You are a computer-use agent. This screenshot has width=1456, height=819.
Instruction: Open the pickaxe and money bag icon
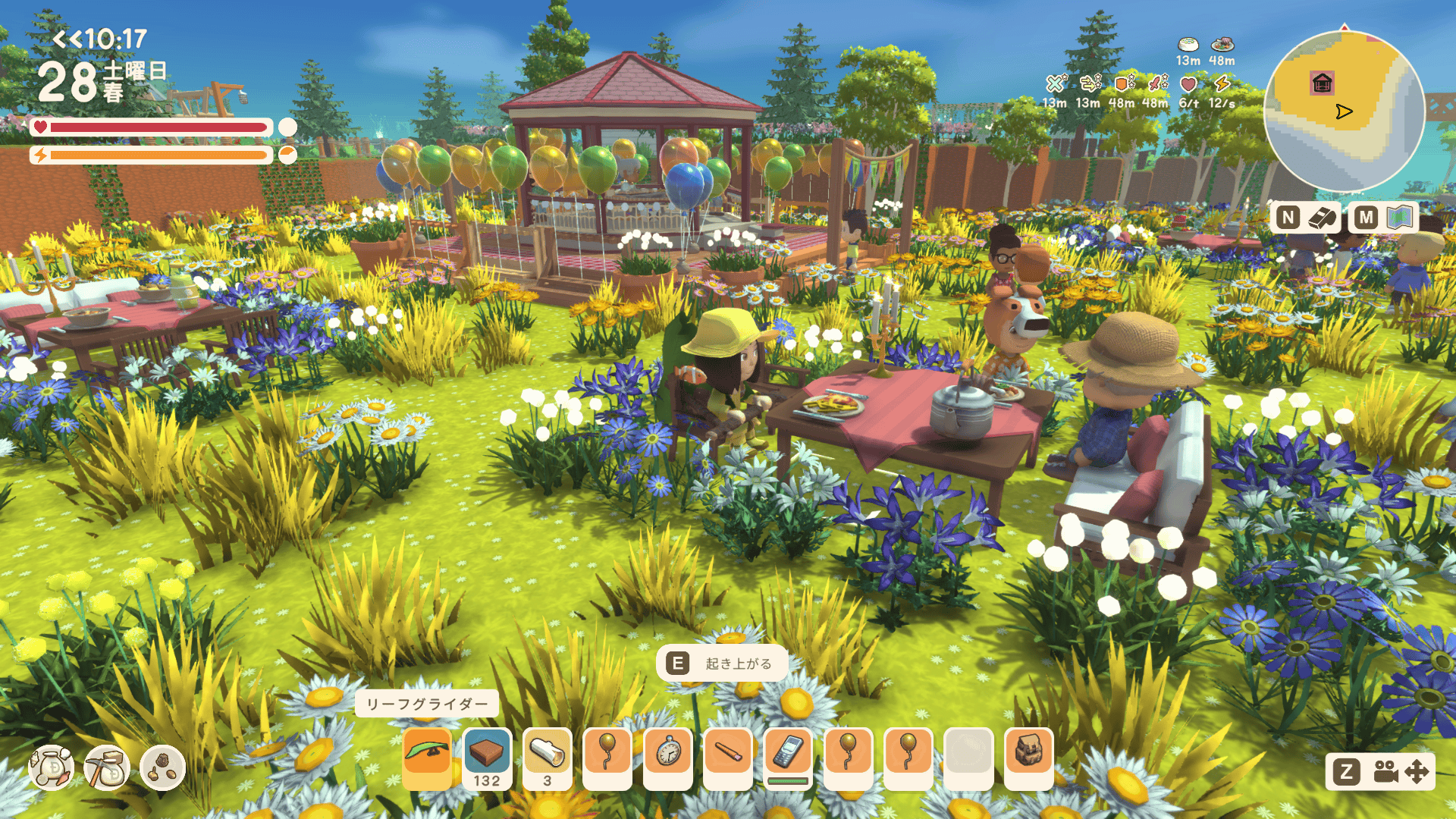tap(107, 768)
